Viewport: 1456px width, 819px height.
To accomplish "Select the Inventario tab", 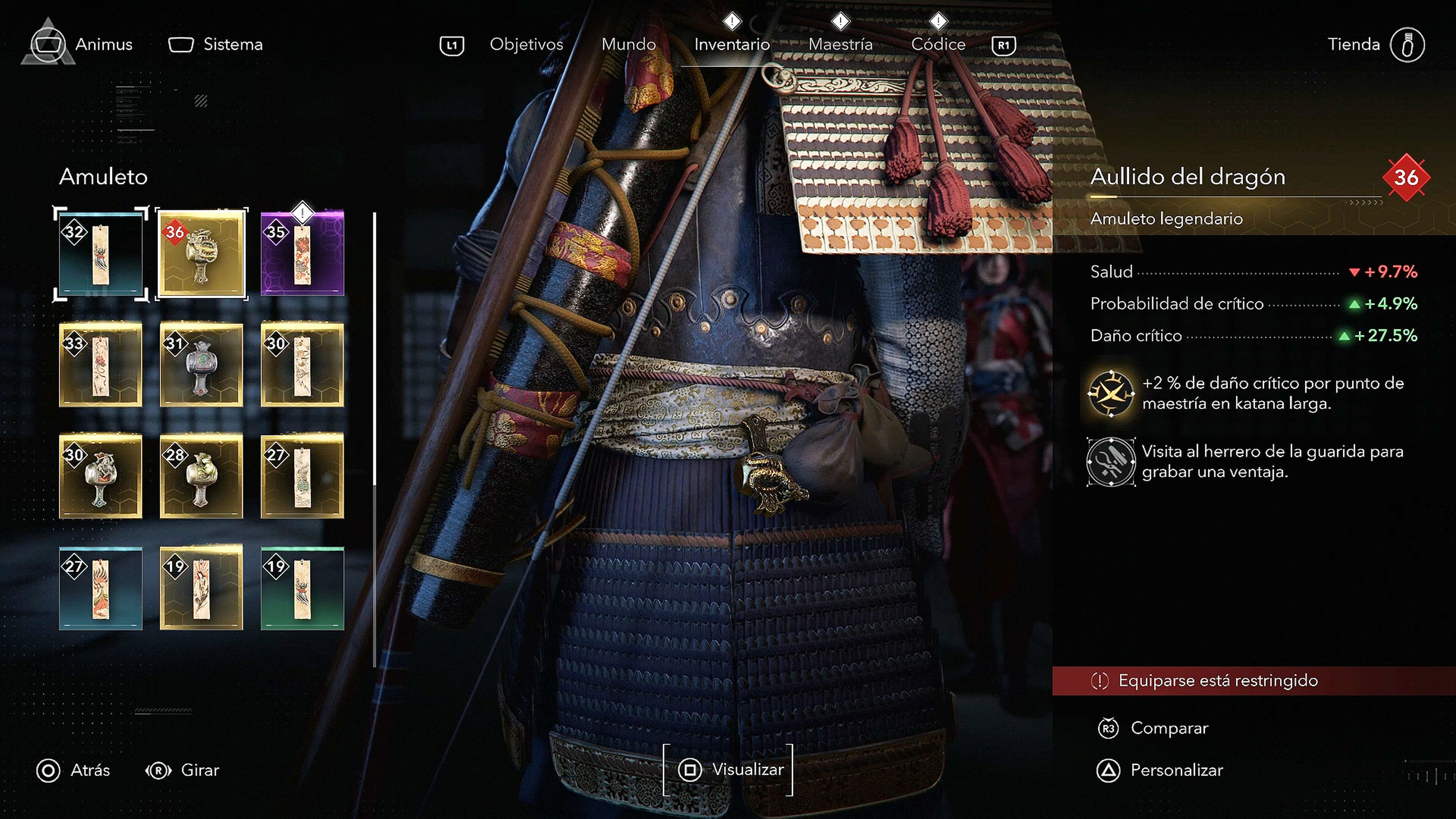I will coord(732,44).
